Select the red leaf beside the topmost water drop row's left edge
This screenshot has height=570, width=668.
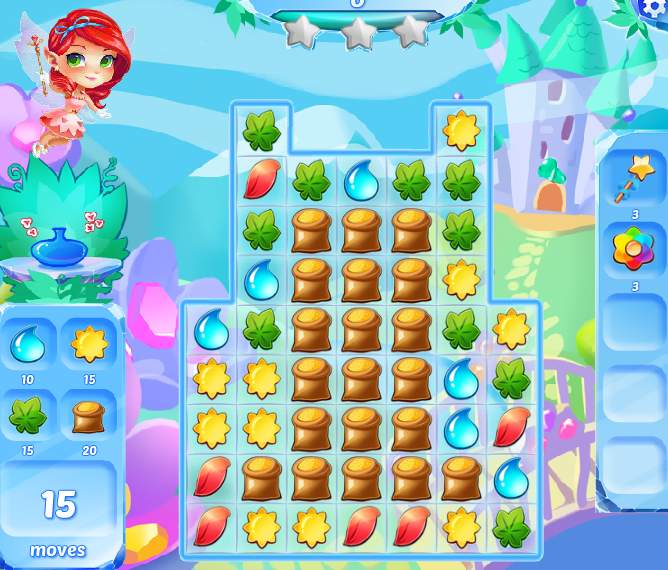tap(261, 181)
